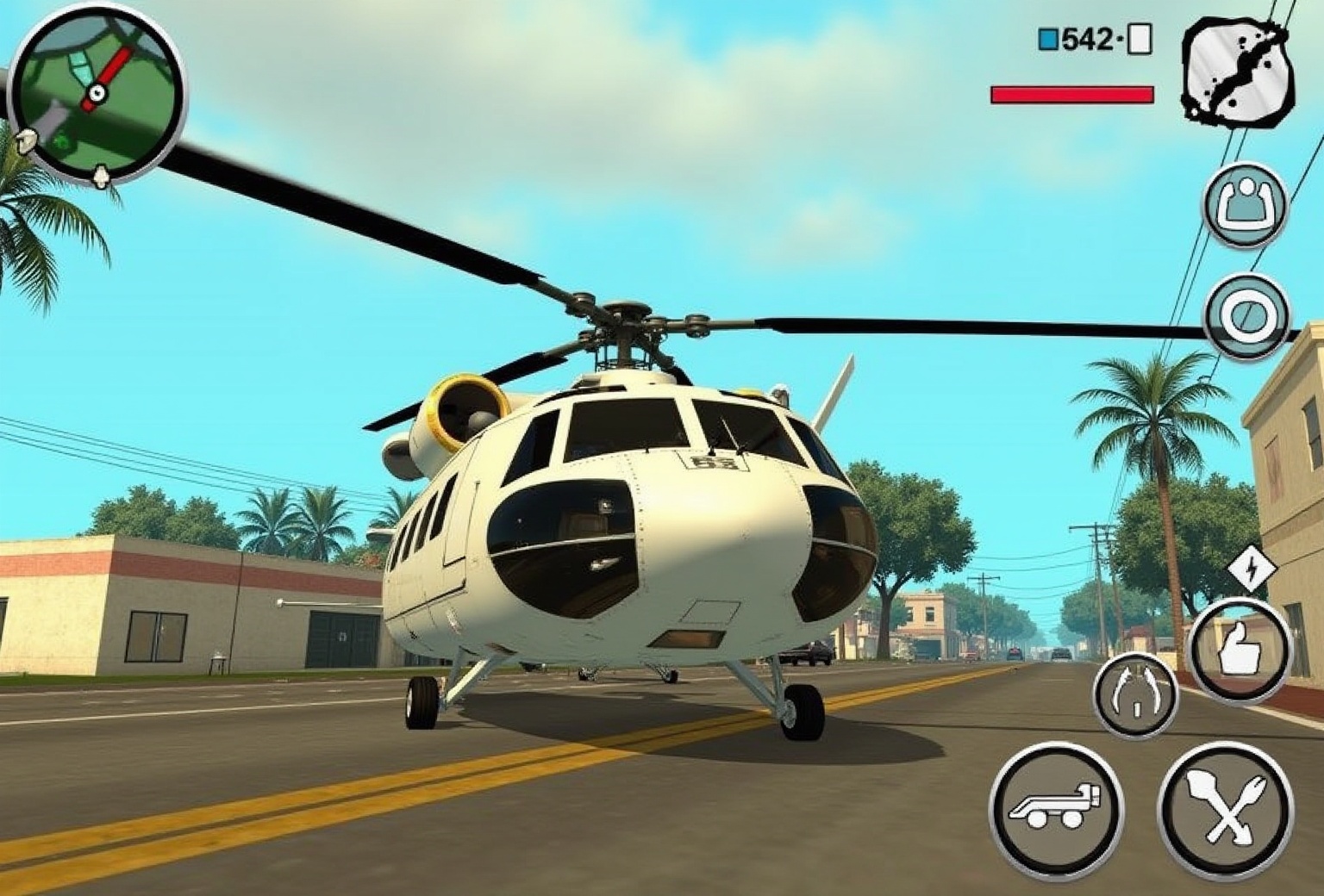Tap the lightning bolt diamond icon
This screenshot has height=896, width=1324.
[x=1251, y=569]
